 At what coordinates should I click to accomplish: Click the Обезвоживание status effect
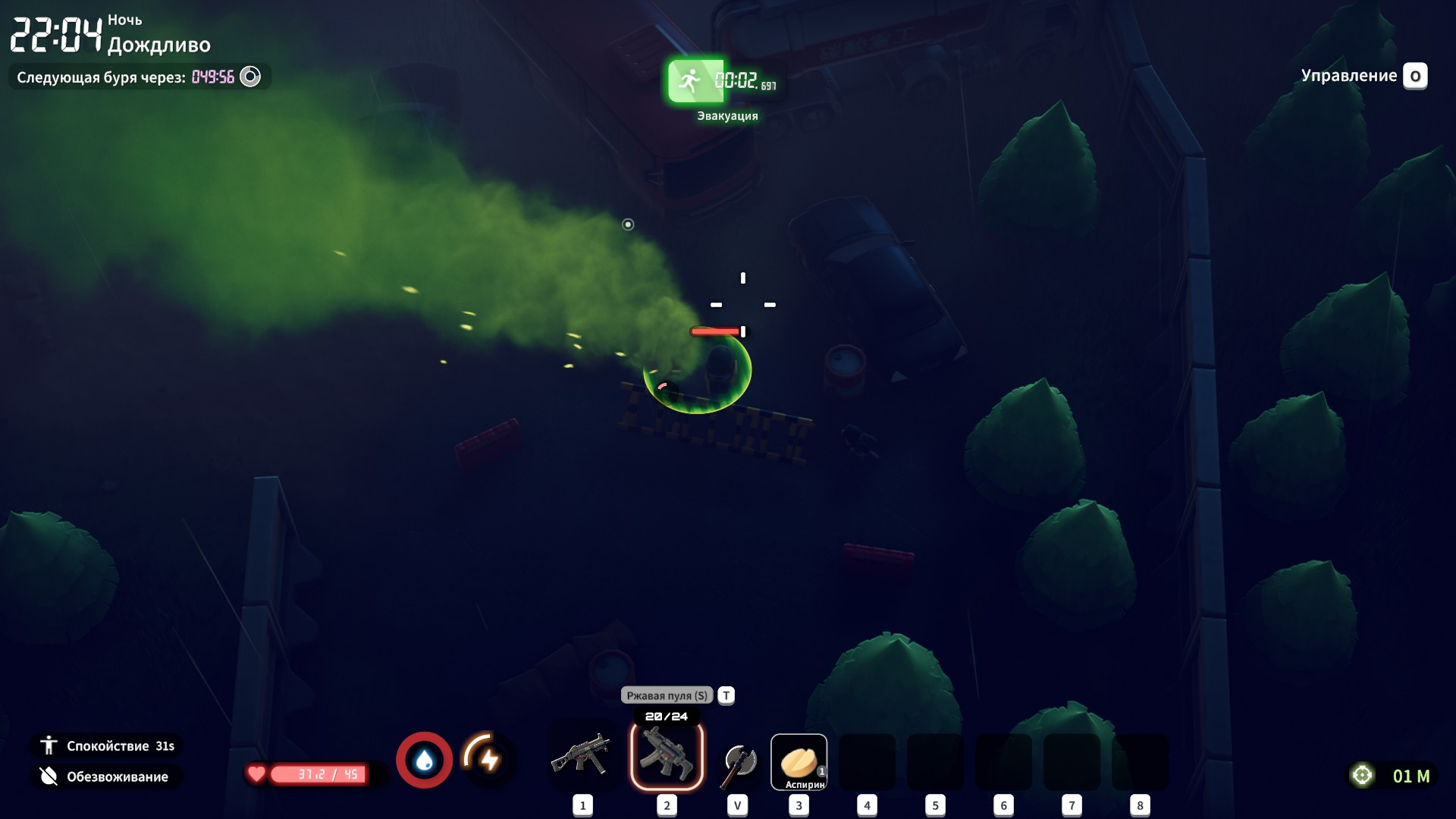(x=106, y=777)
